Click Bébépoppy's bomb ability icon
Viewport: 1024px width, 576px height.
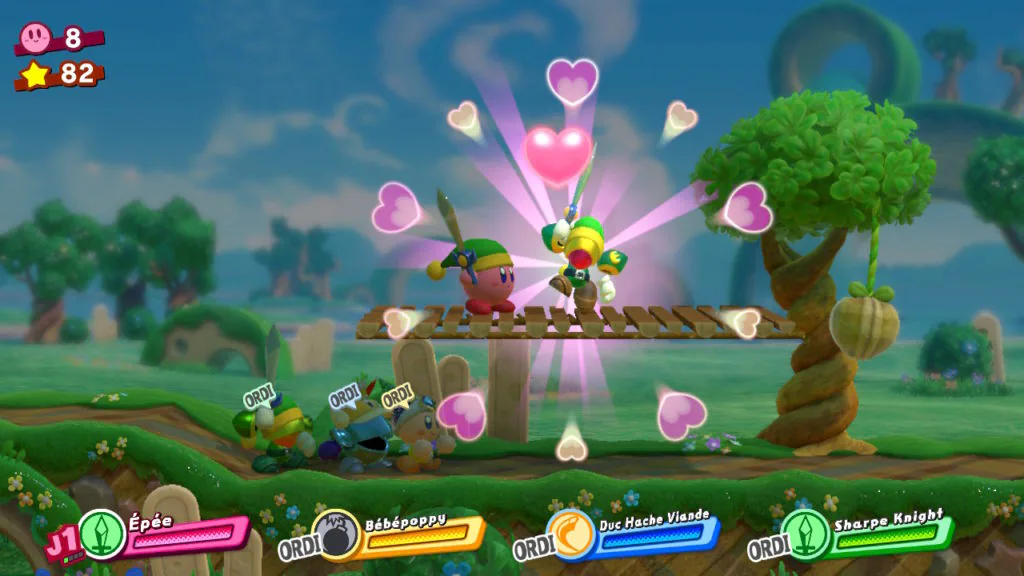coord(334,535)
